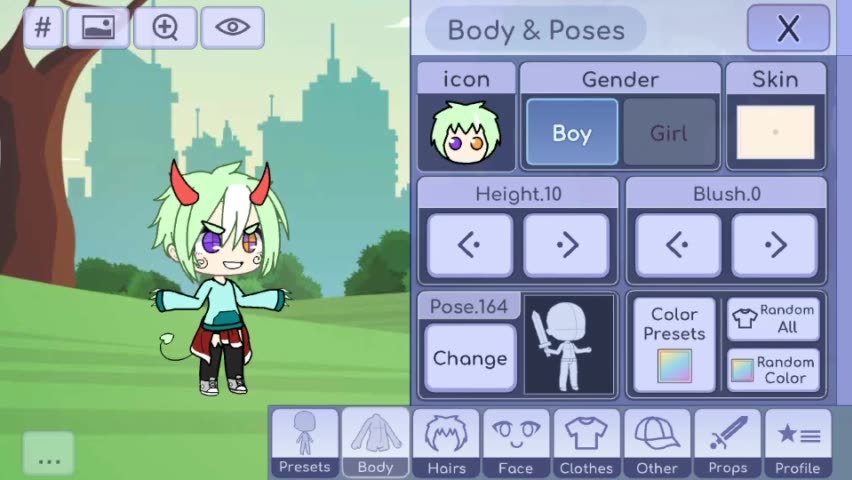
Task: Choose the Girl gender option
Action: click(x=668, y=133)
